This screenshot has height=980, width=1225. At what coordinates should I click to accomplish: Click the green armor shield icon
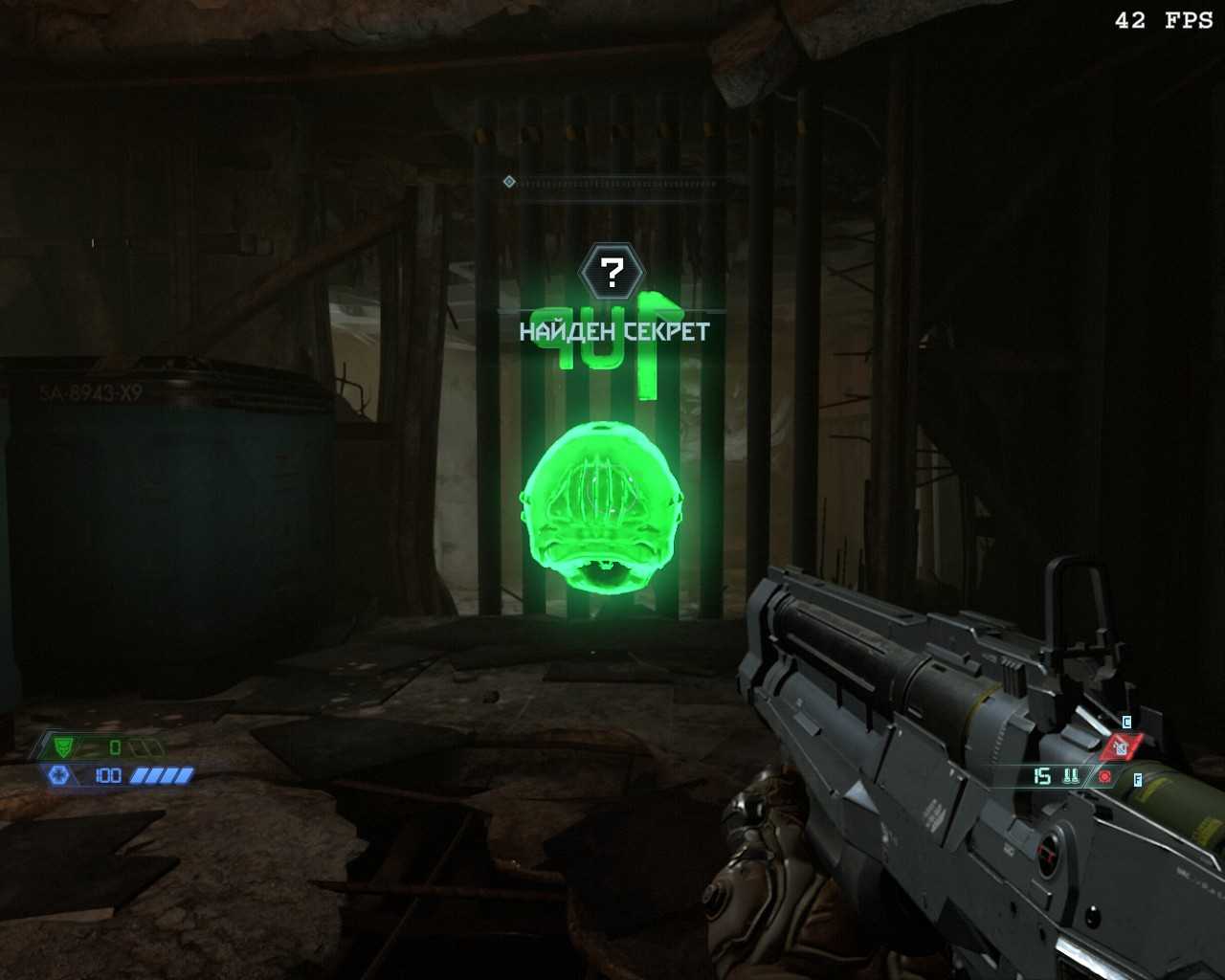pyautogui.click(x=64, y=746)
